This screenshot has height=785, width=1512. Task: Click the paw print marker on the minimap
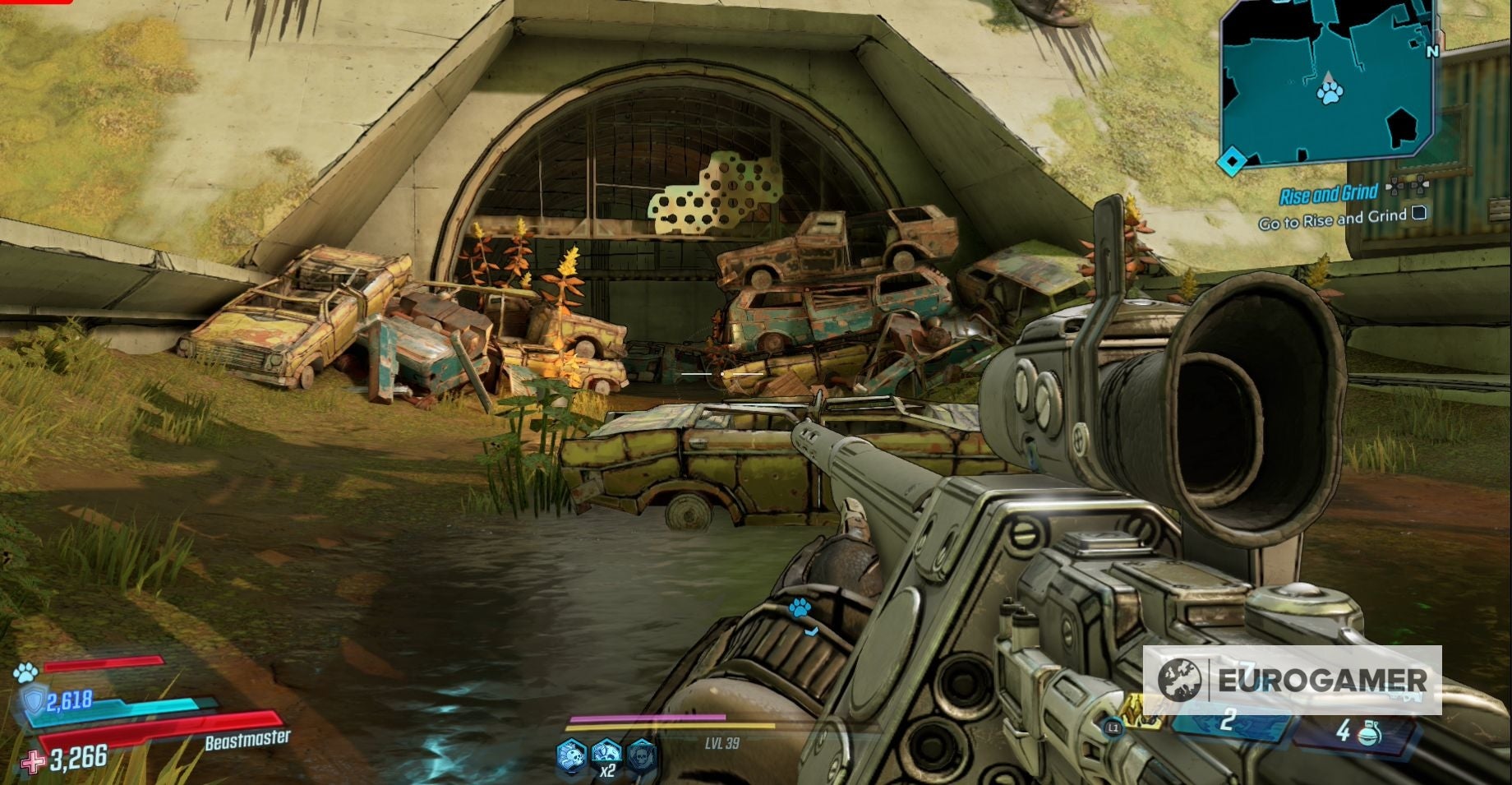pos(1329,95)
